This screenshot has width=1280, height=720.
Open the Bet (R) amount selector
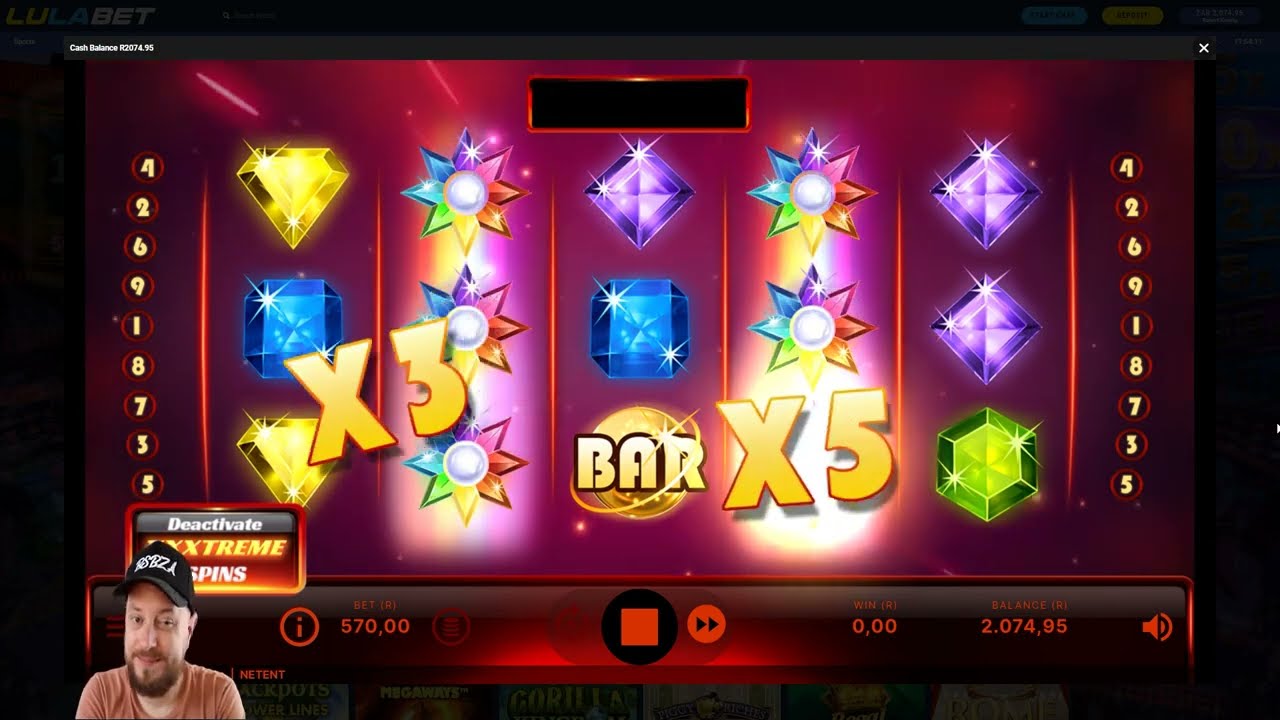pos(375,626)
